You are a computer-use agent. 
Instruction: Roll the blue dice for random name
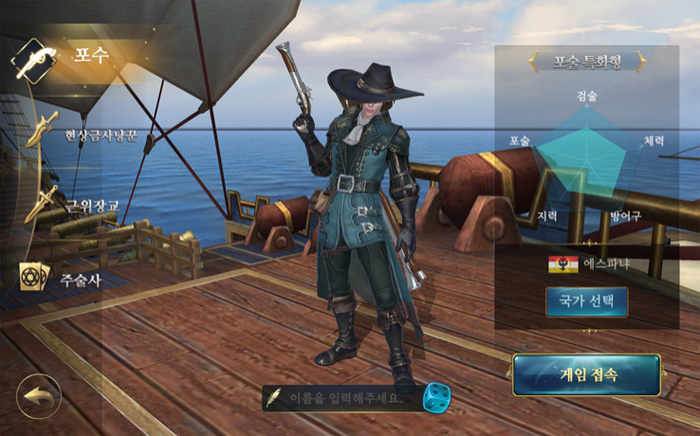tap(437, 397)
